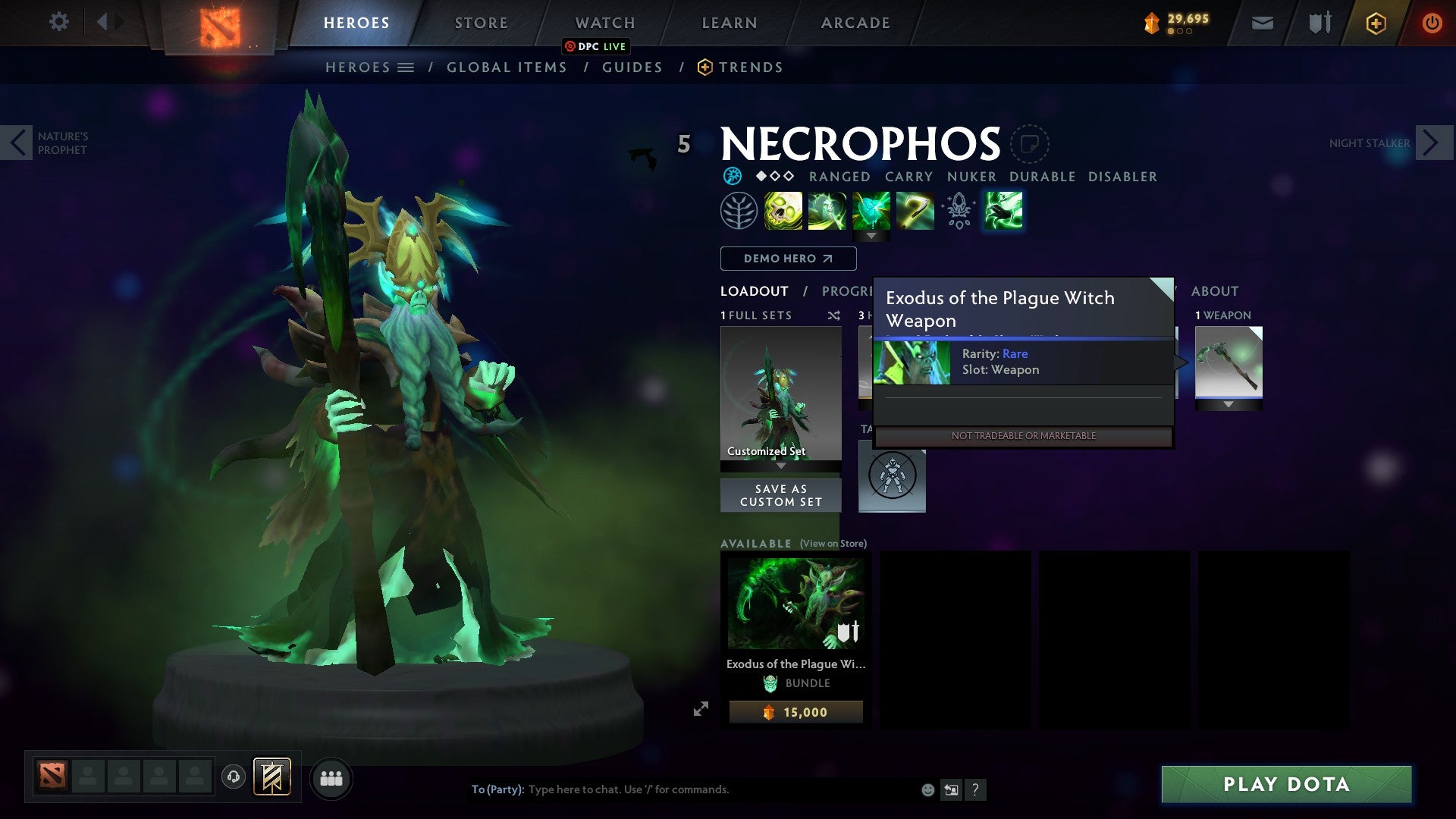The width and height of the screenshot is (1456, 819).
Task: Open the ability details dropdown arrow under Ghost Shroud
Action: (x=873, y=237)
